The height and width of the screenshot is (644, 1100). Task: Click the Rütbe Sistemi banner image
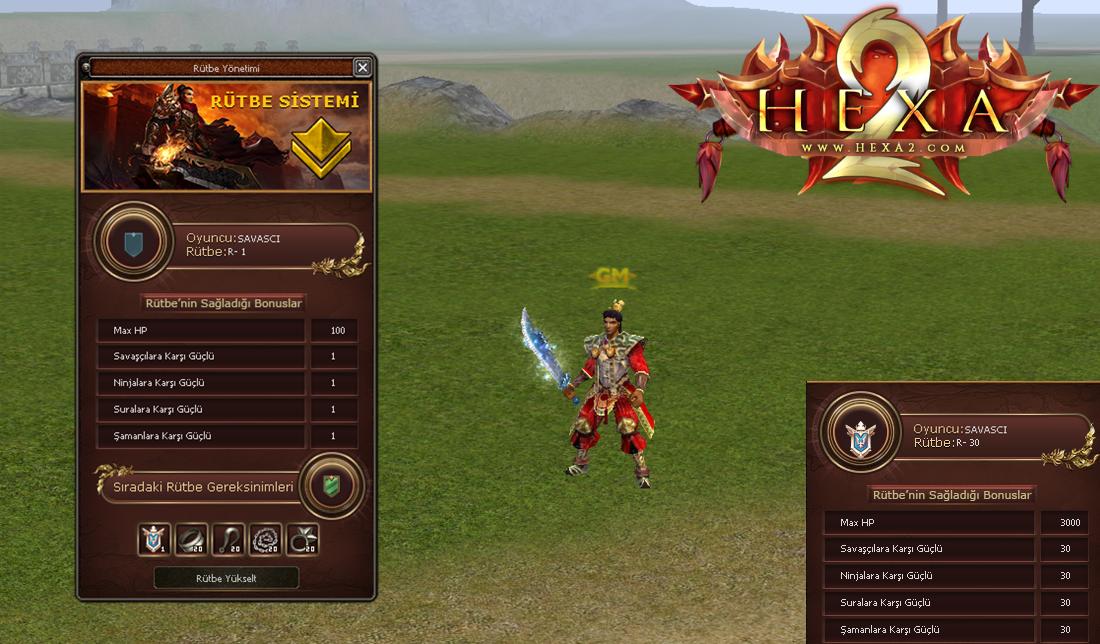[227, 136]
